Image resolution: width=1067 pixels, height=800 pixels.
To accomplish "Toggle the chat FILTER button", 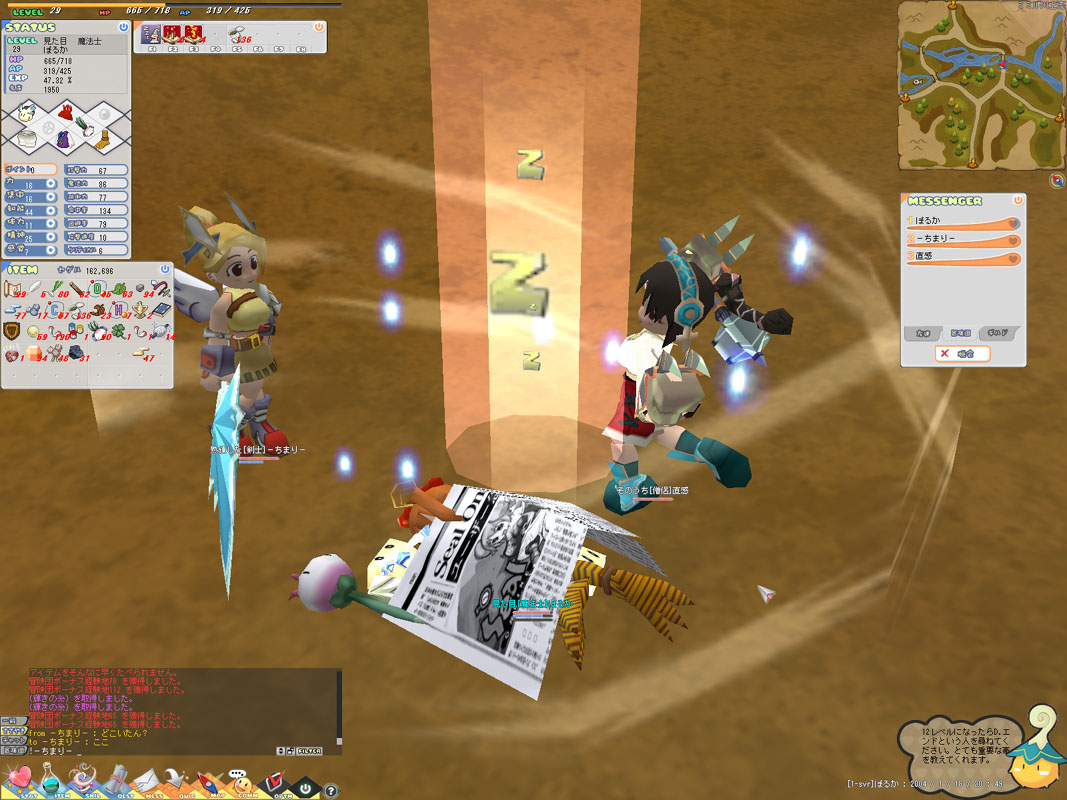I will pos(309,750).
